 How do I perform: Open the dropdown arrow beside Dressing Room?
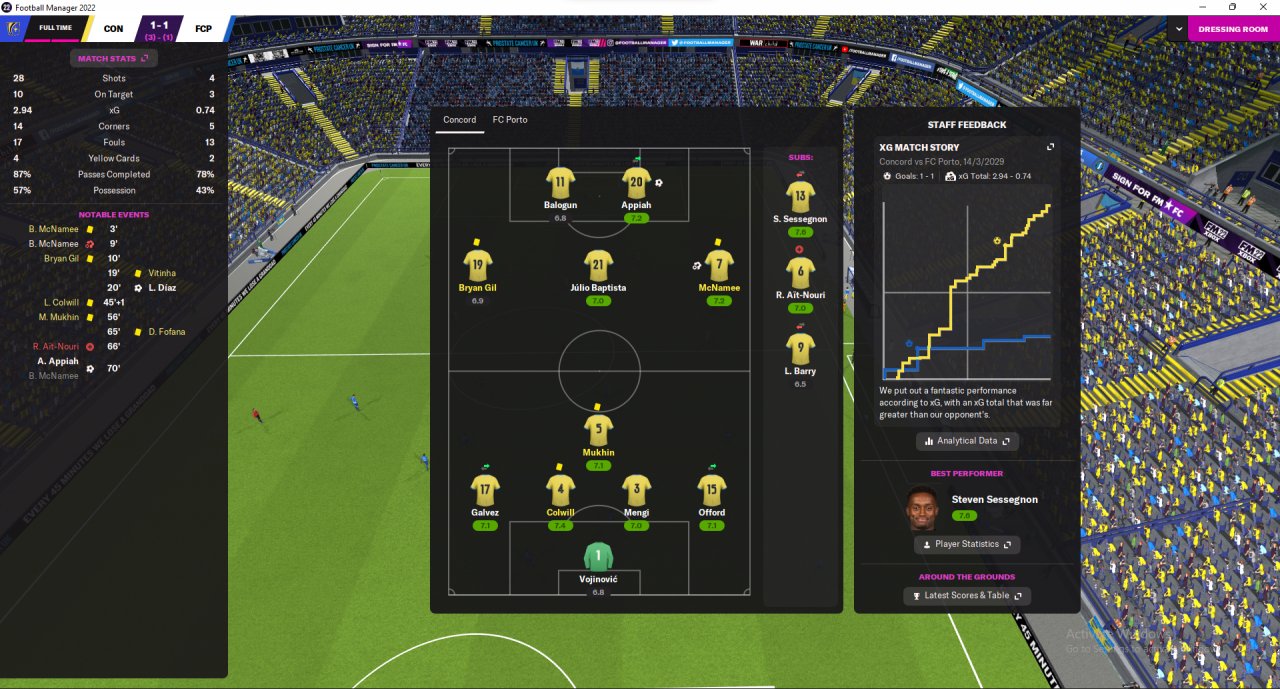1177,29
